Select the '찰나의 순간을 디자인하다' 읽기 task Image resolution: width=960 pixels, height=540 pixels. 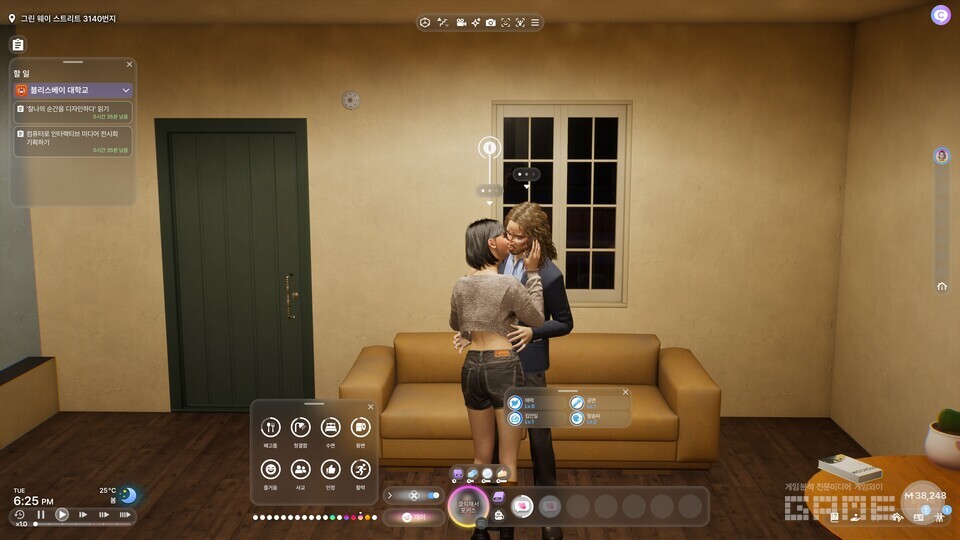[x=72, y=110]
